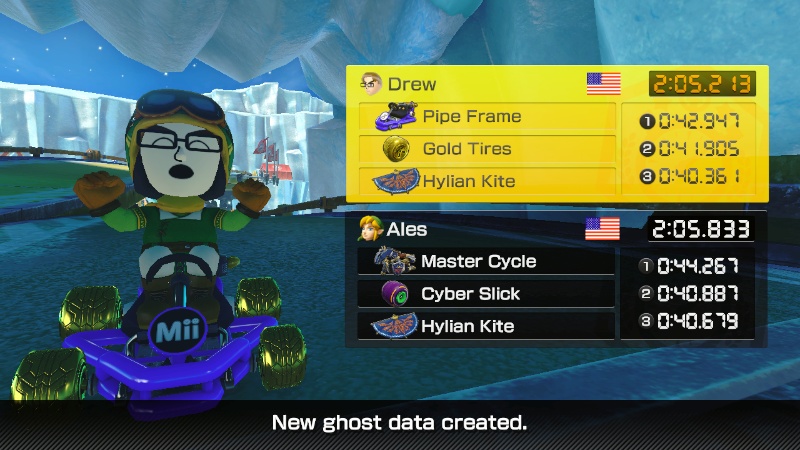Pick Ales's Hylian Kite glider row
Screen dimensions: 800x450
pos(487,326)
